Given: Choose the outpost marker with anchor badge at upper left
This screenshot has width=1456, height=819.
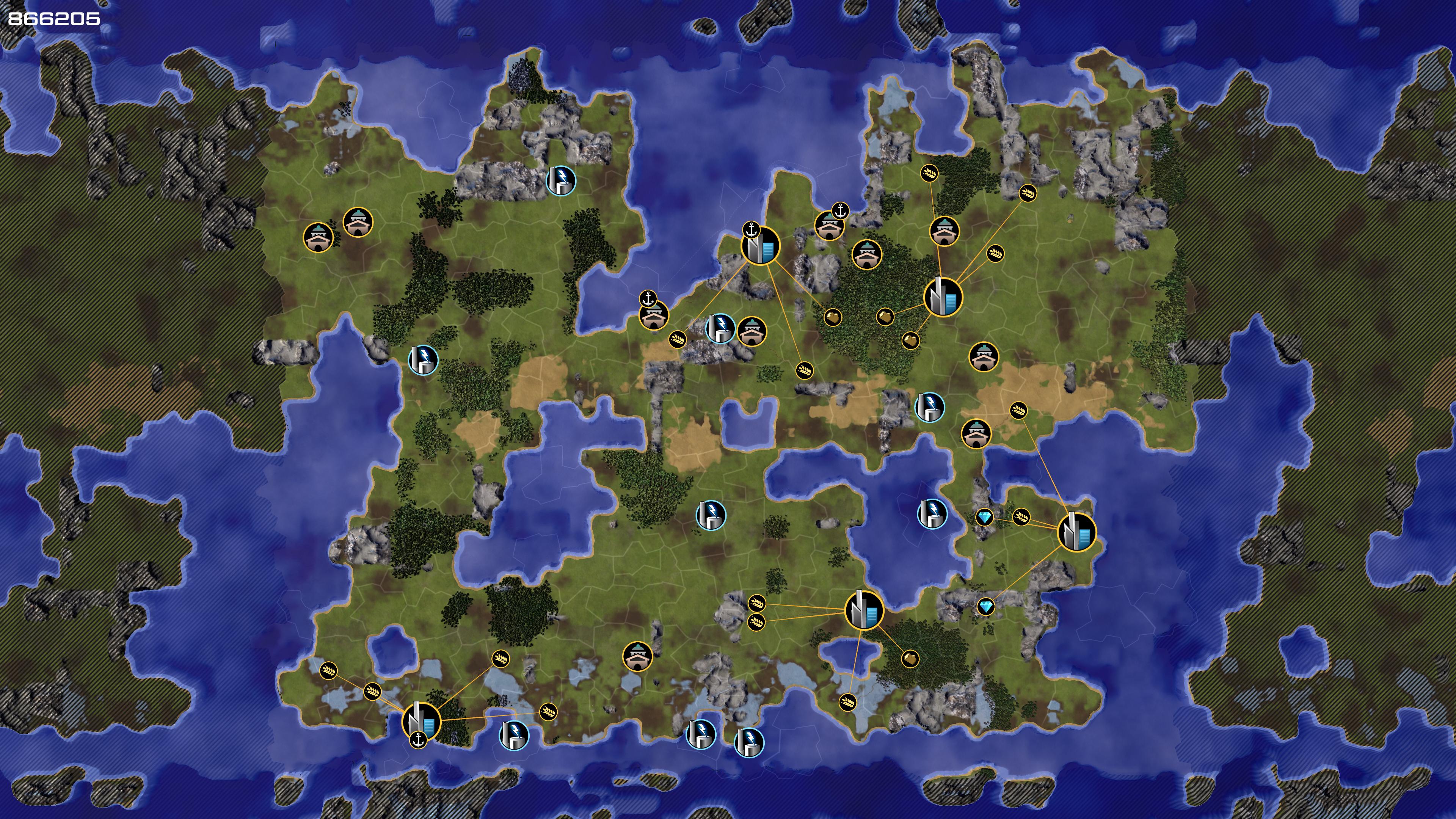Looking at the screenshot, I should [x=654, y=315].
